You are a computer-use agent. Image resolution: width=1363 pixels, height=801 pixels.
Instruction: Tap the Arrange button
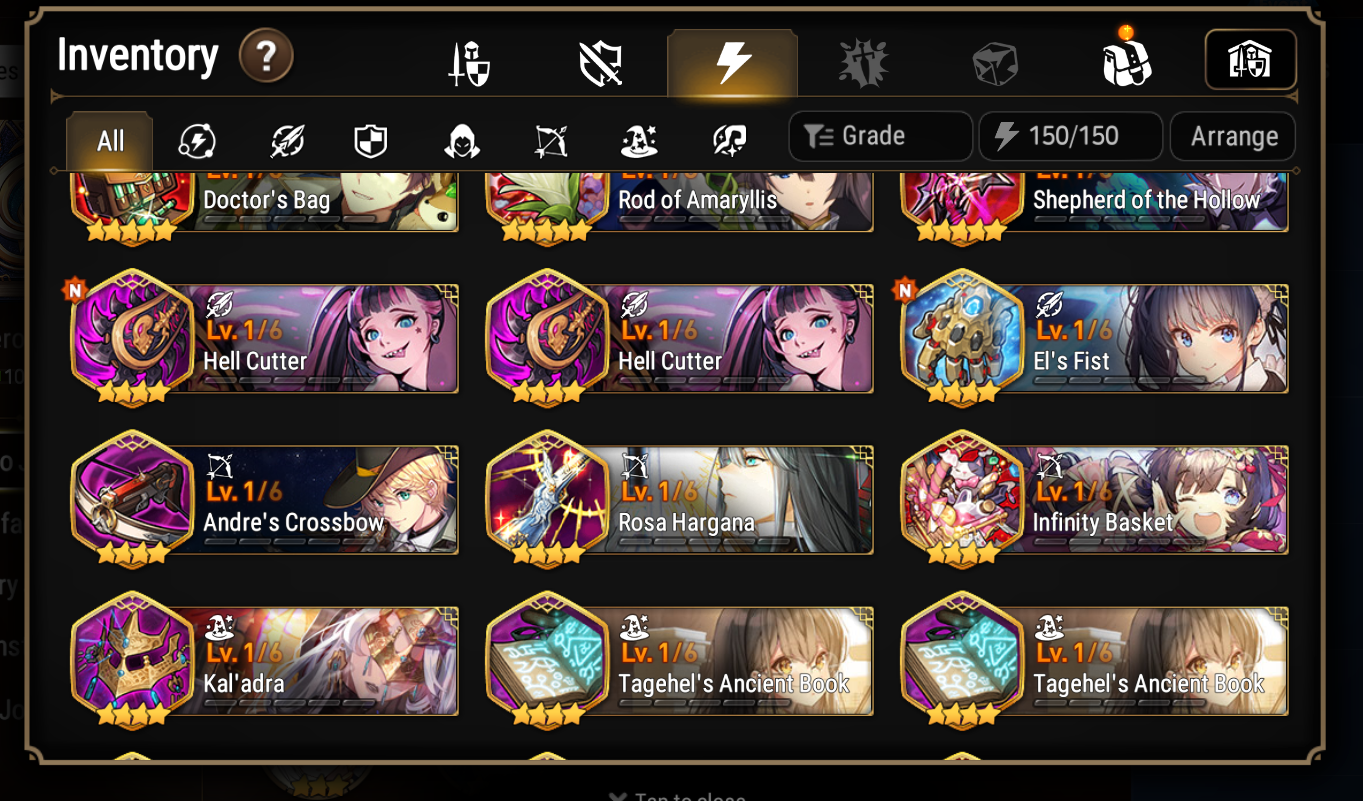click(1232, 136)
